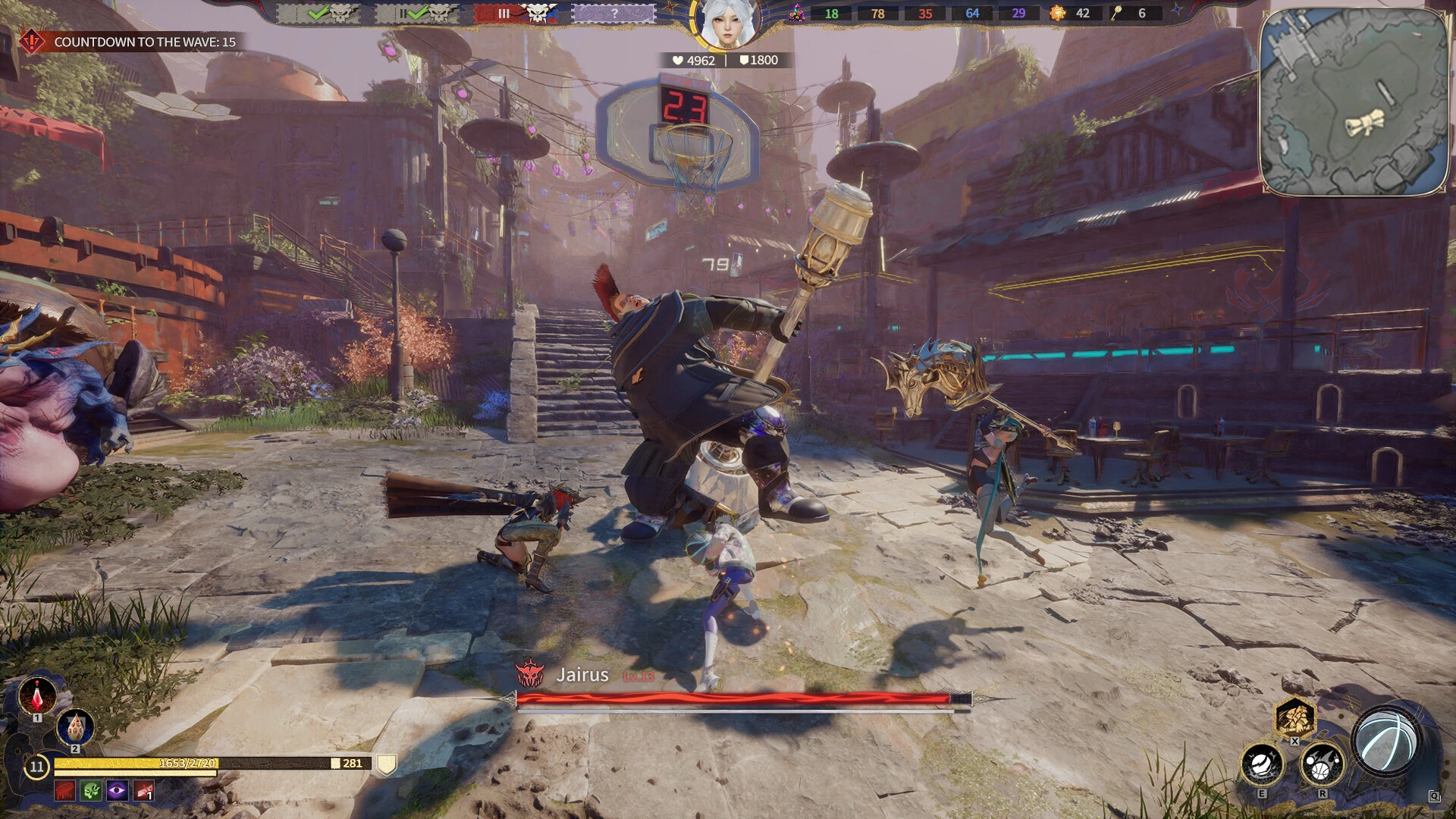The height and width of the screenshot is (819, 1456).
Task: Select the red wave III skull stage
Action: click(x=516, y=14)
